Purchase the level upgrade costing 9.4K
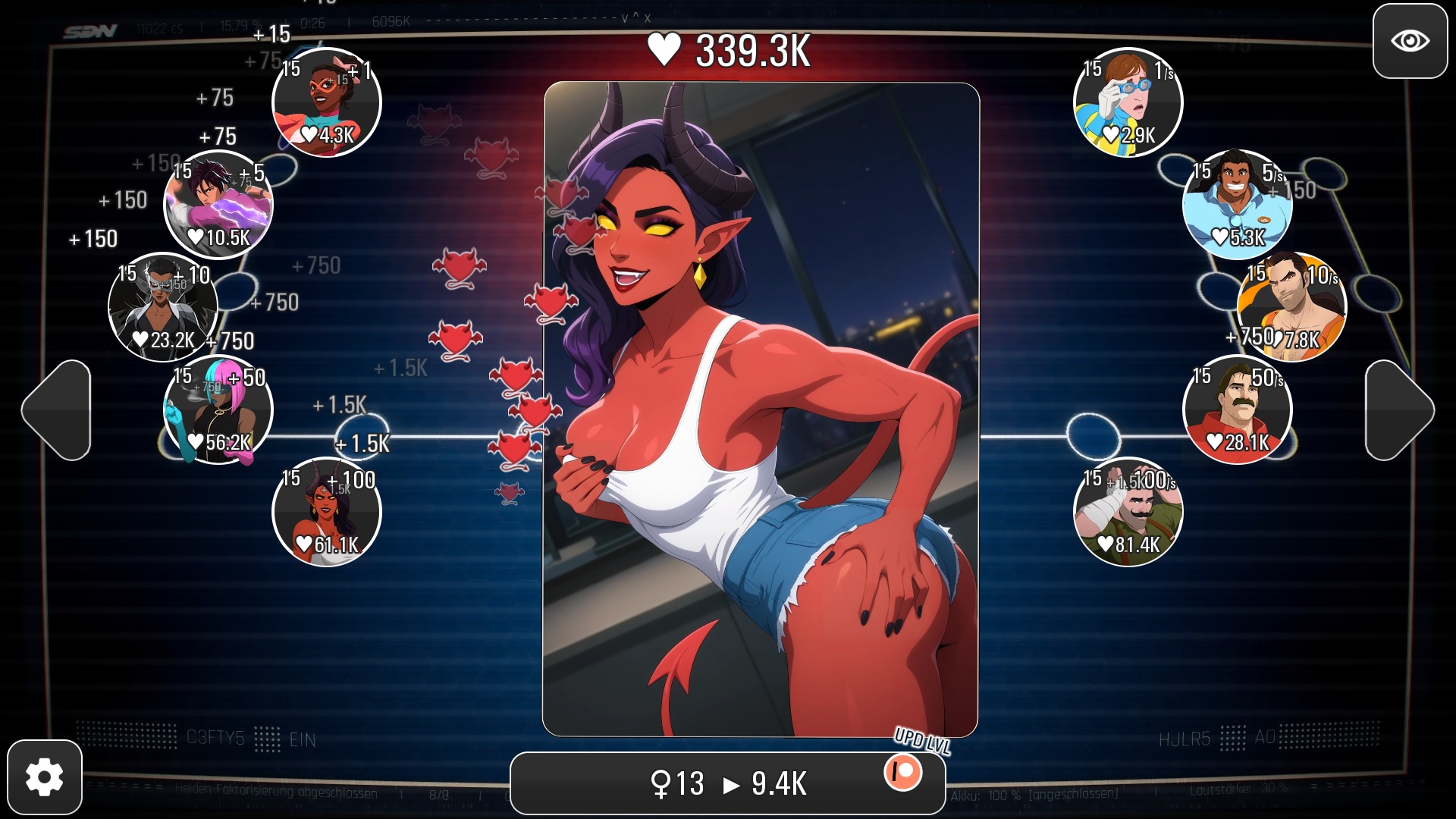This screenshot has width=1456, height=819. pyautogui.click(x=728, y=782)
